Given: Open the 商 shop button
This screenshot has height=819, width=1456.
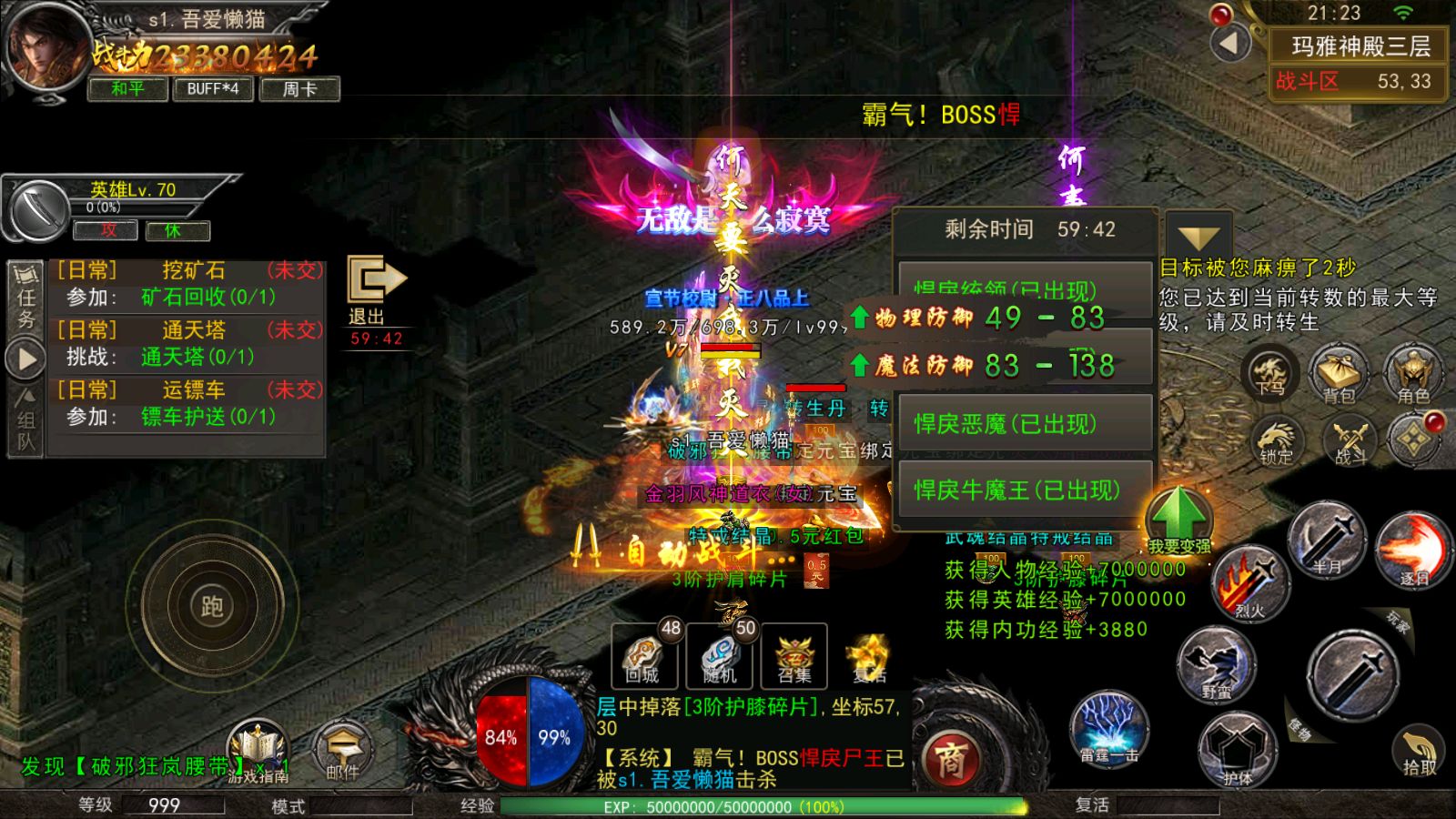Looking at the screenshot, I should [x=950, y=759].
